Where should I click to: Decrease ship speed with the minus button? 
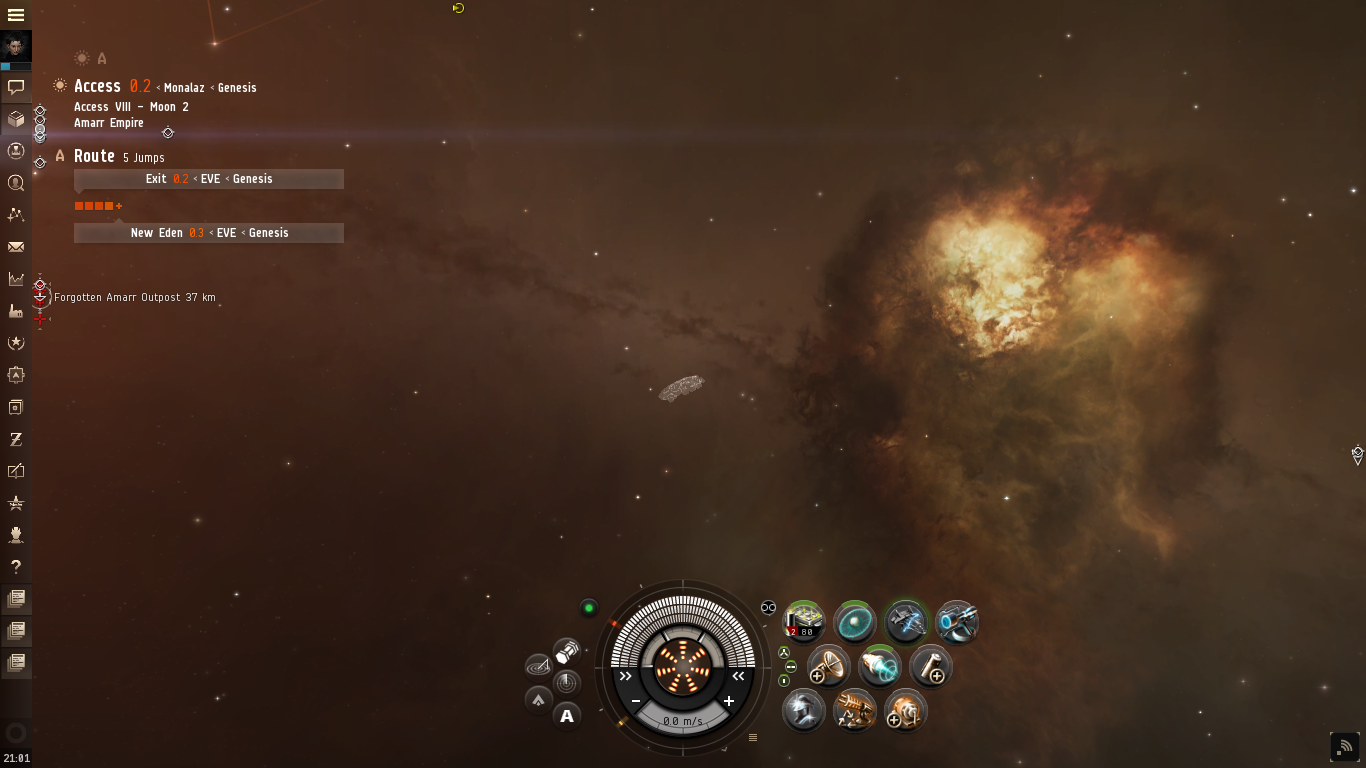pos(636,701)
